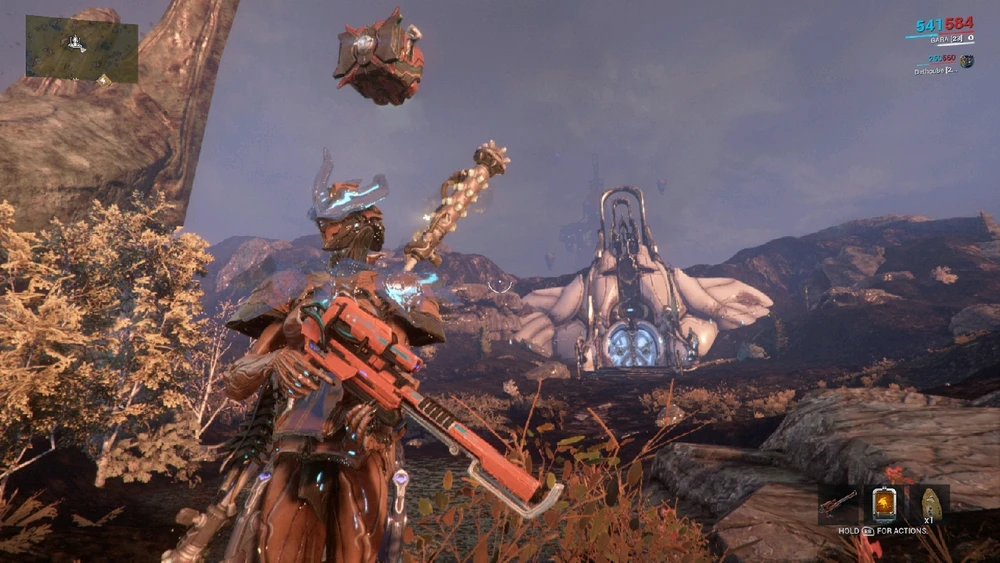The image size is (1000, 563).
Task: Open the minimap
Action: 82,49
